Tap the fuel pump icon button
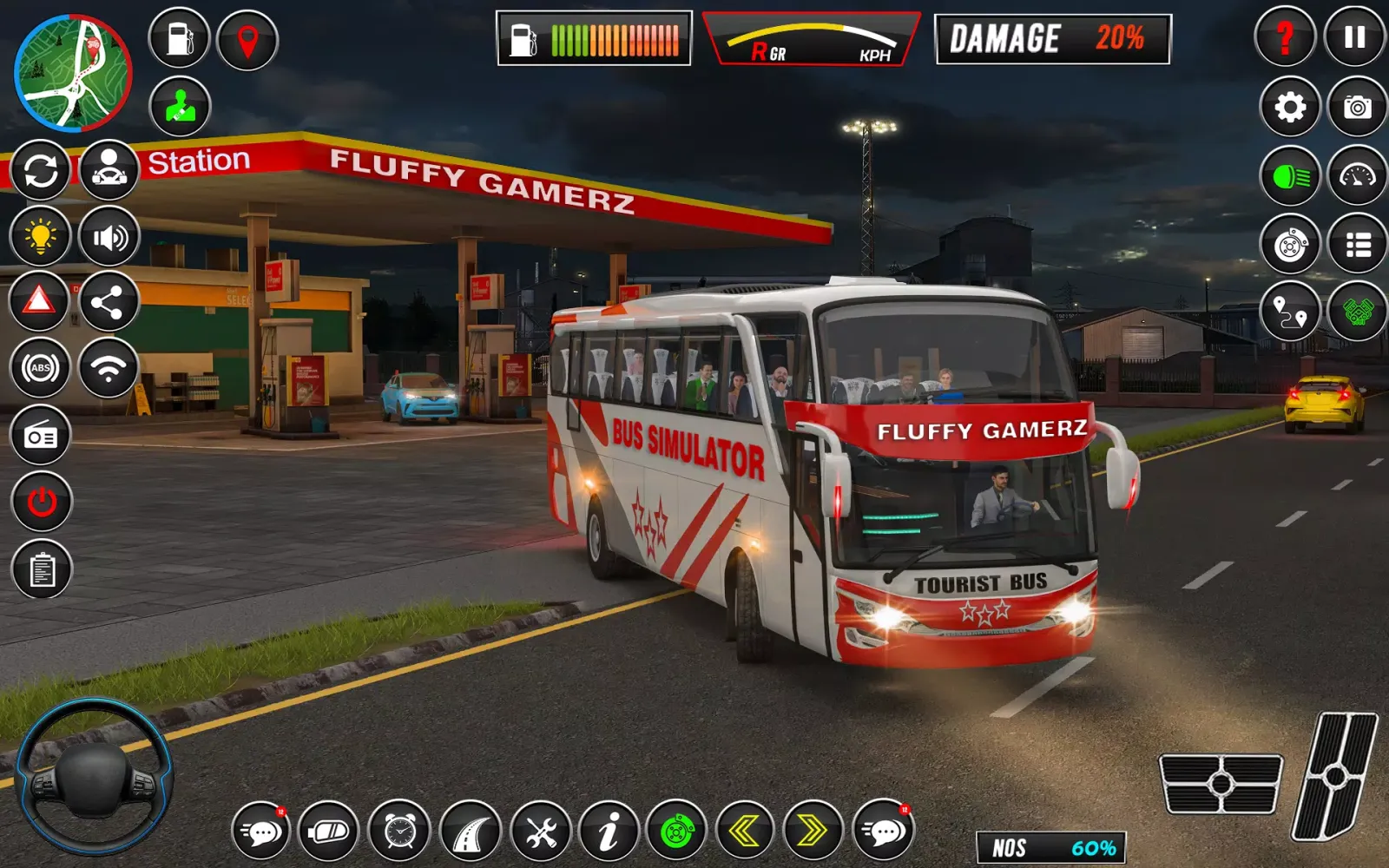The width and height of the screenshot is (1389, 868). click(180, 39)
